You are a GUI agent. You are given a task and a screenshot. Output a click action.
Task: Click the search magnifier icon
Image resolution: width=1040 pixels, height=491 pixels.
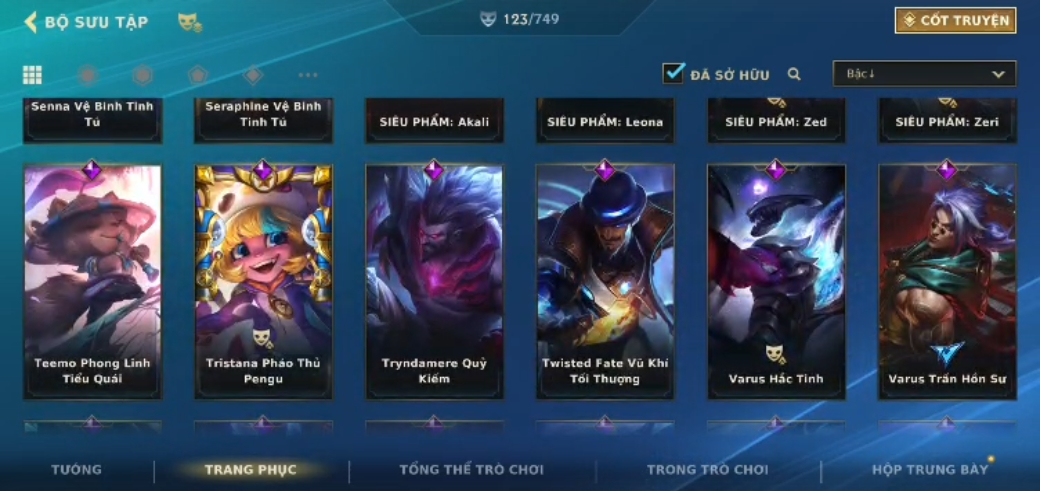pos(794,74)
